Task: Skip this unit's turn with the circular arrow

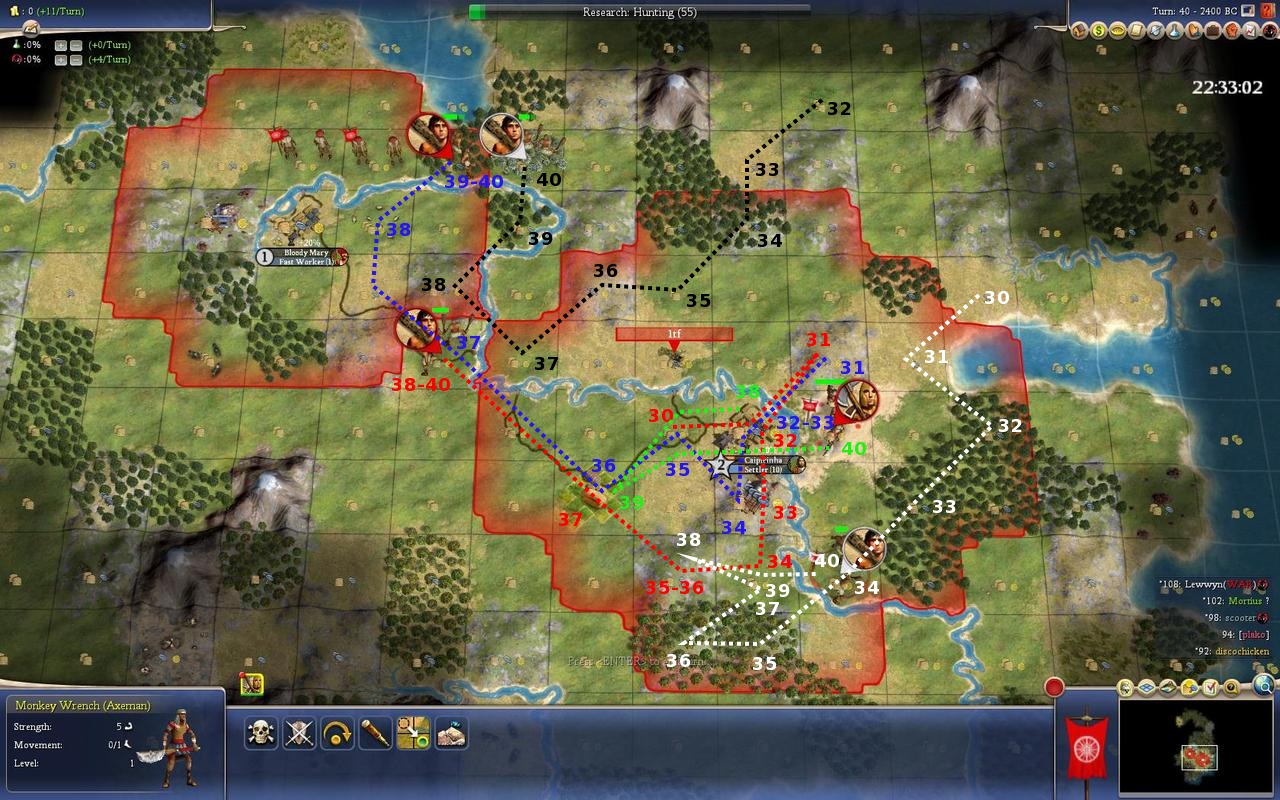Action: pos(337,734)
